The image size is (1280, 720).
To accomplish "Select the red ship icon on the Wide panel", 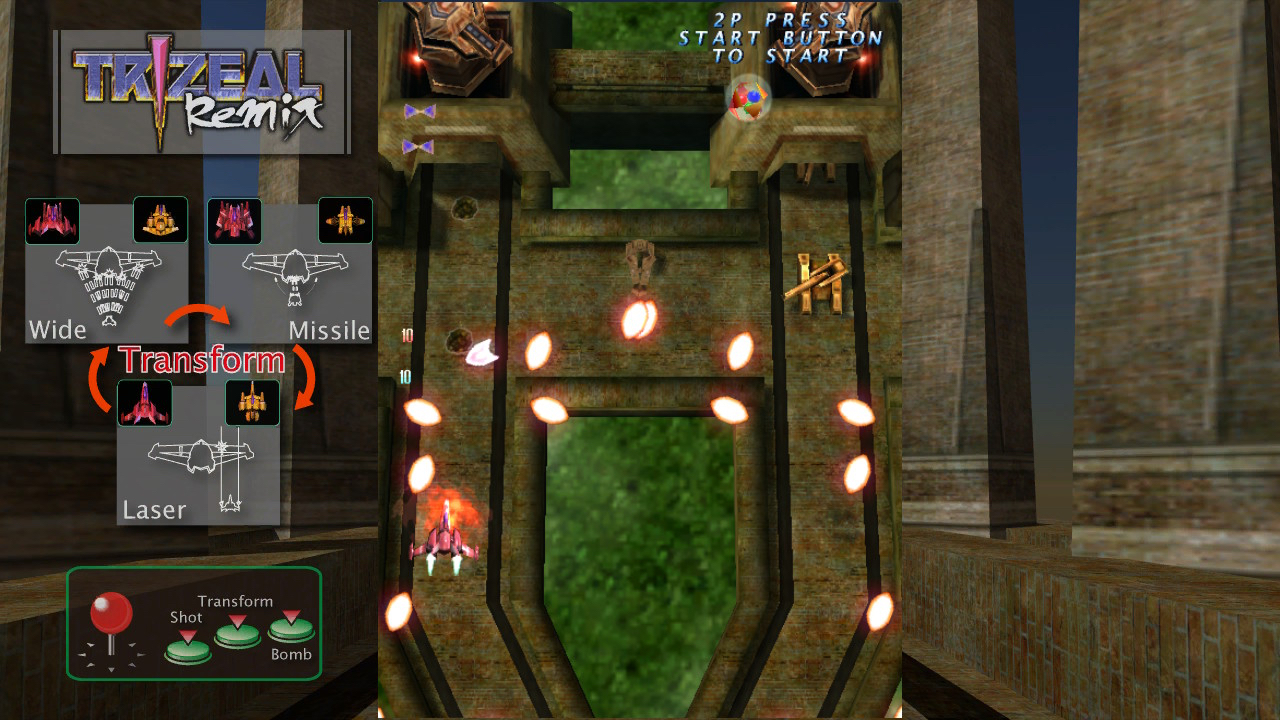I will (52, 221).
